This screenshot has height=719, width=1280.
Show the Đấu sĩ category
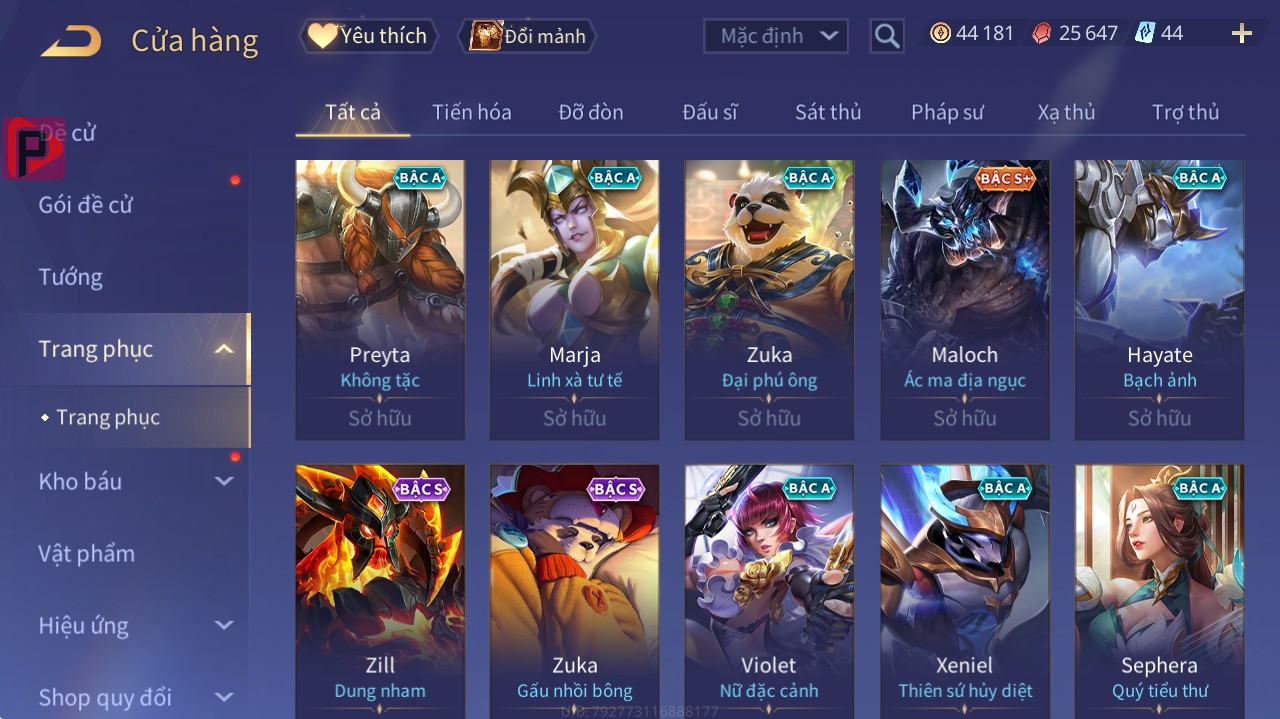(709, 112)
